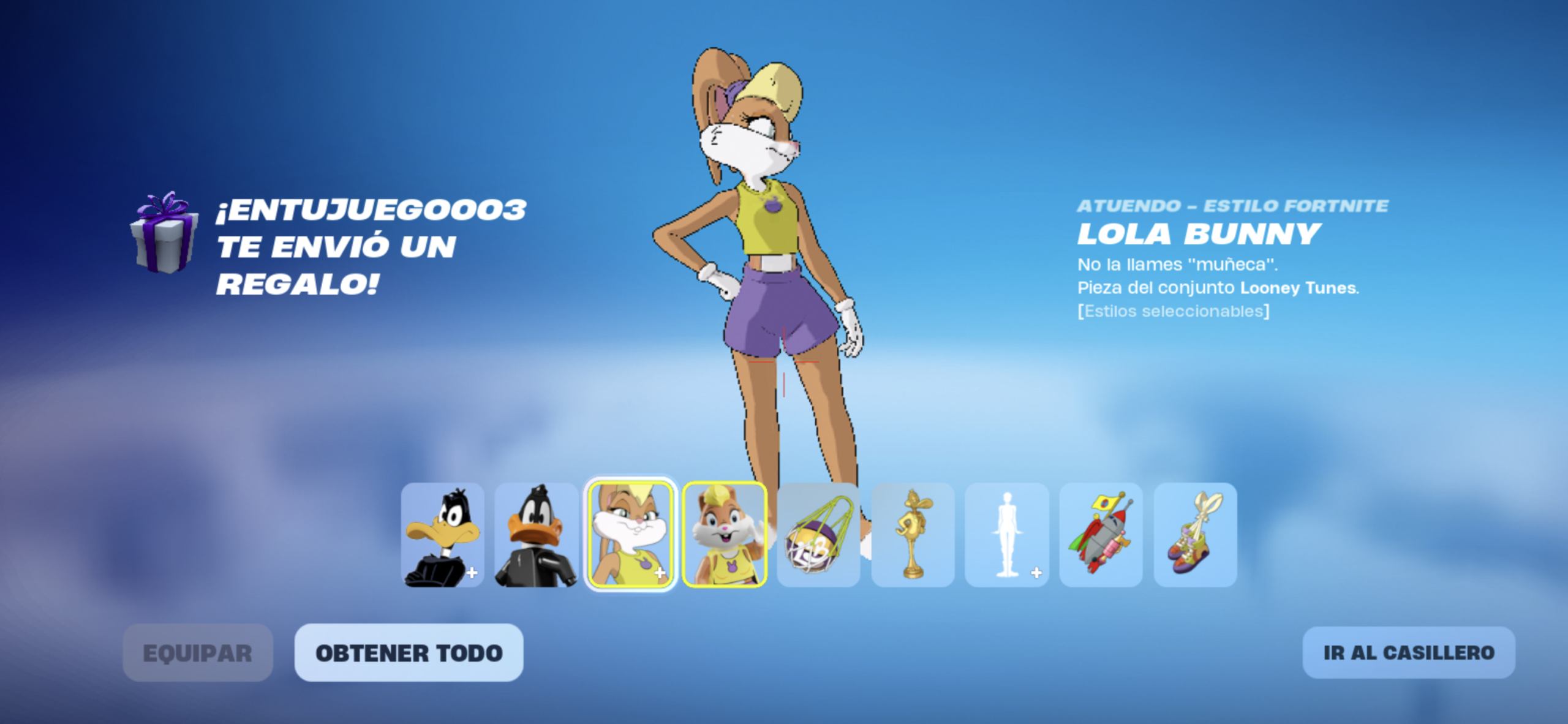1568x724 pixels.
Task: Click the Equipar button
Action: [197, 653]
